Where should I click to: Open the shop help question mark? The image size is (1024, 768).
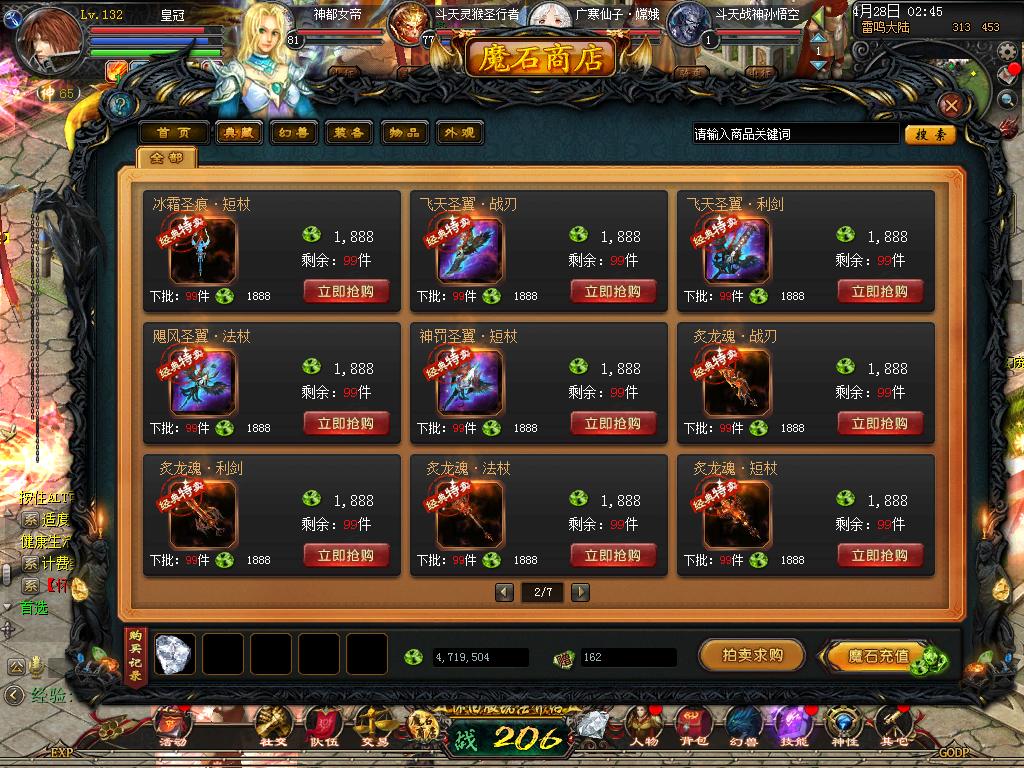pos(121,105)
